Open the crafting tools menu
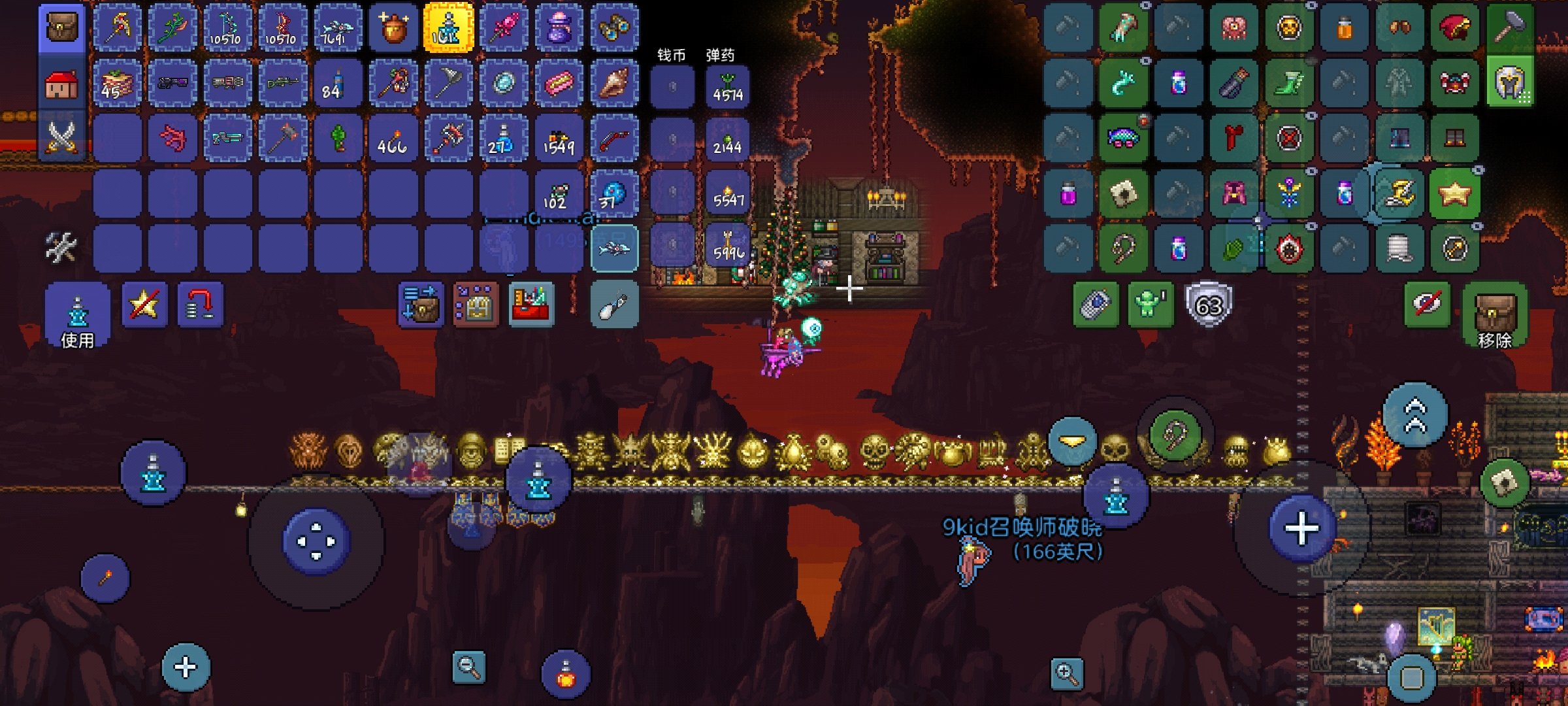 61,248
